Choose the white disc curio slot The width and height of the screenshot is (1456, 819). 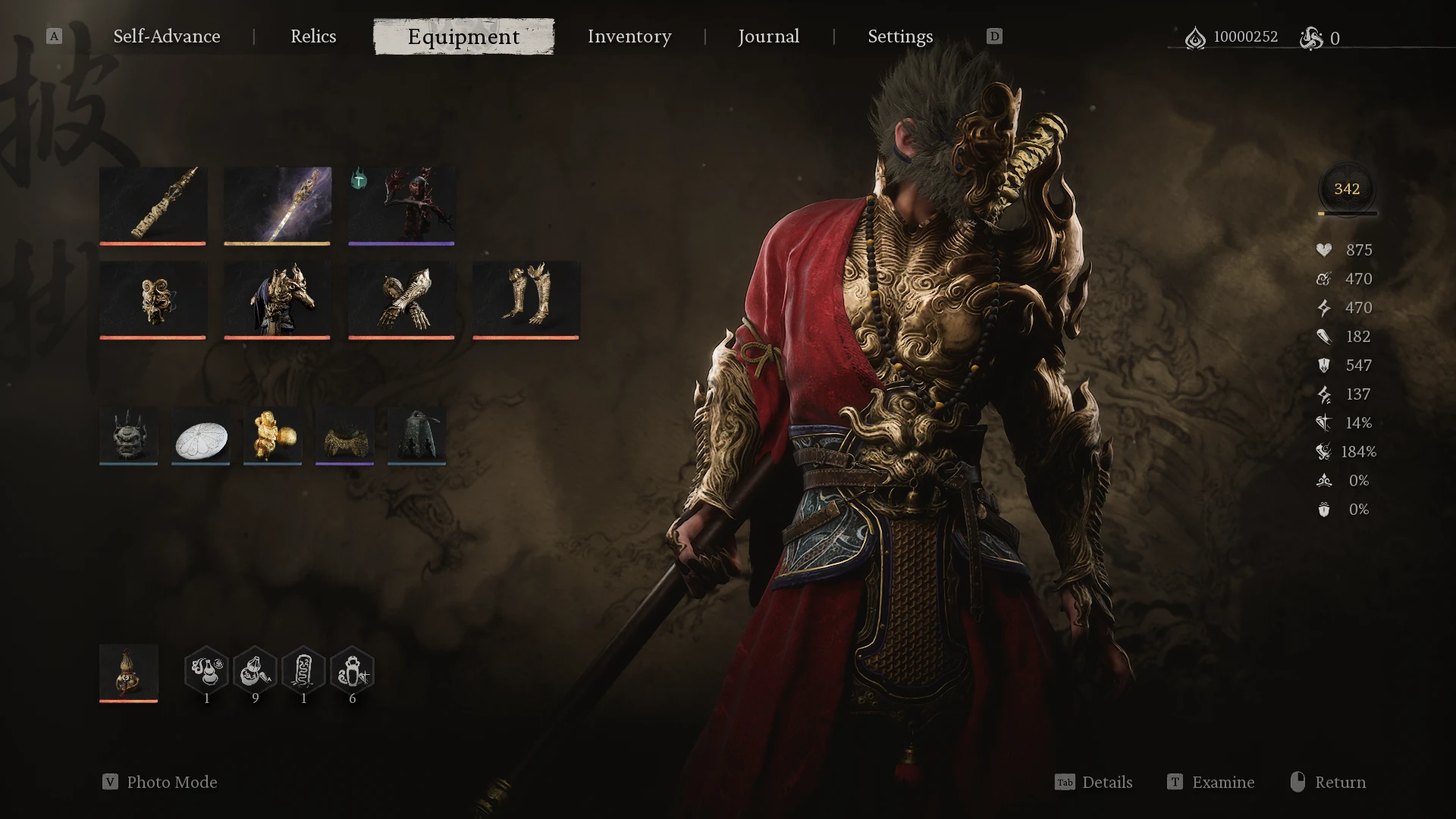(x=200, y=436)
